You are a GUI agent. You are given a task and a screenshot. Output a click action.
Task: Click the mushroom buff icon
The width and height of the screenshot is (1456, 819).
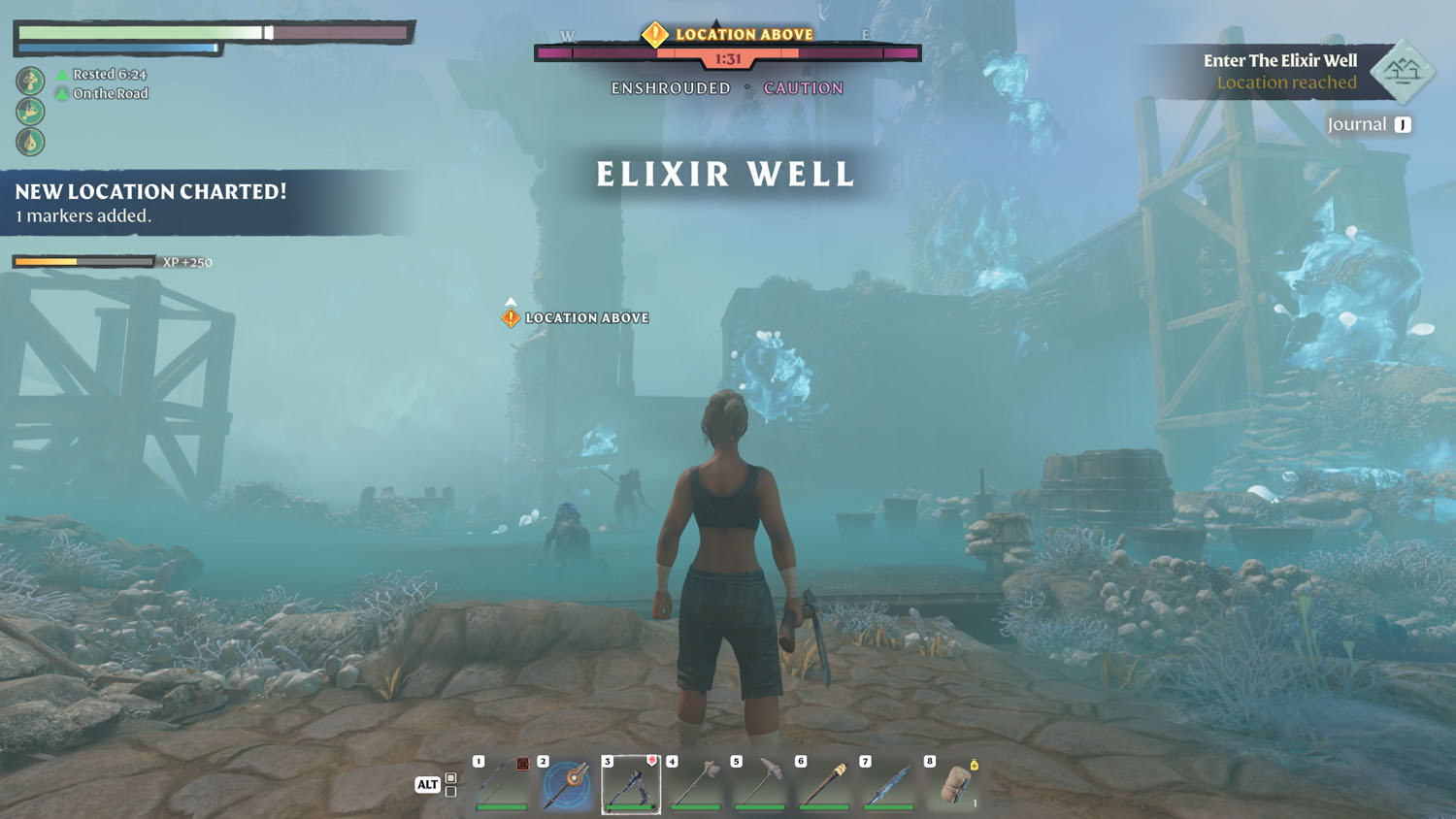(30, 81)
